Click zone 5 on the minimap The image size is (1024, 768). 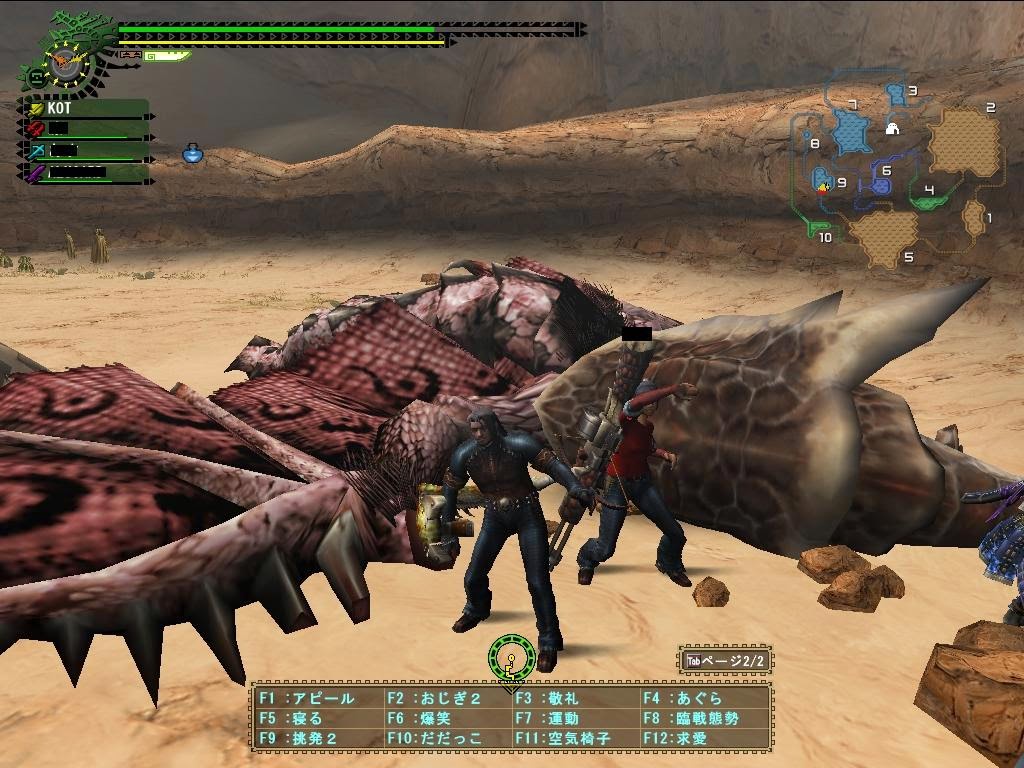[x=882, y=240]
